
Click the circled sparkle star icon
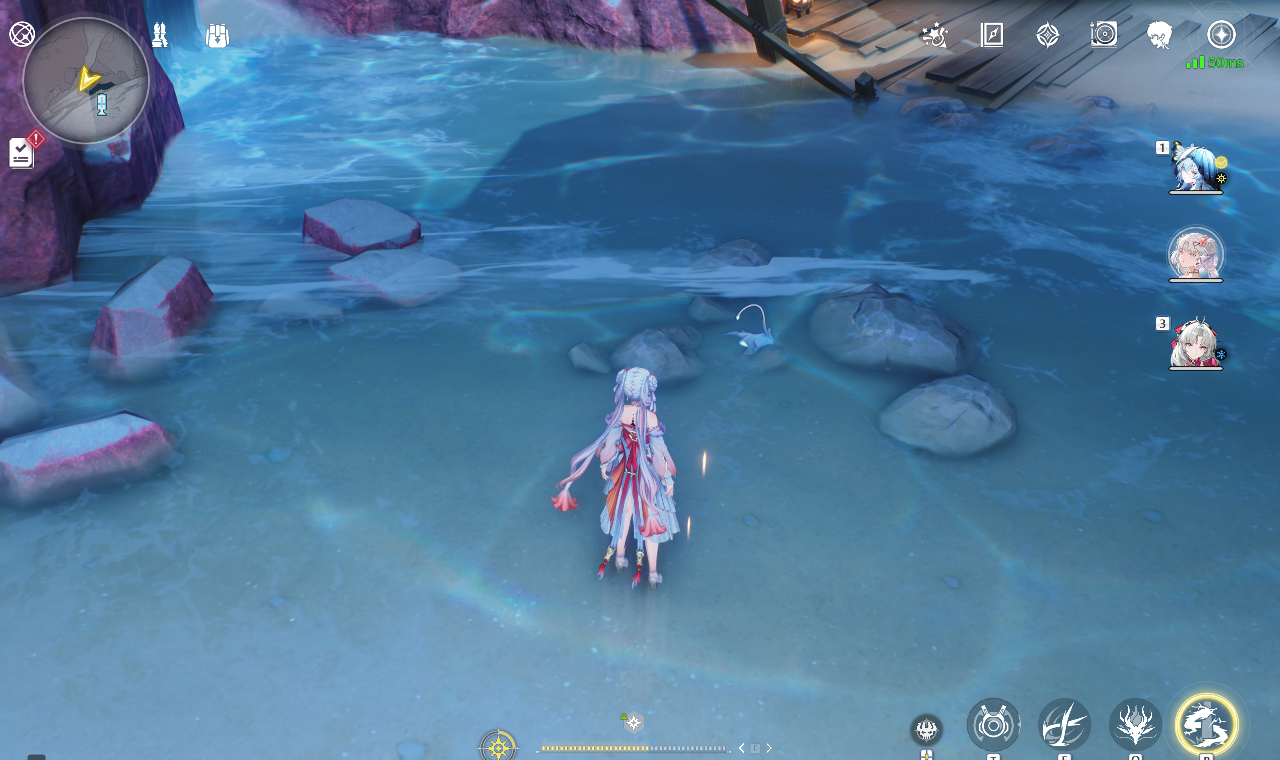tap(1221, 35)
